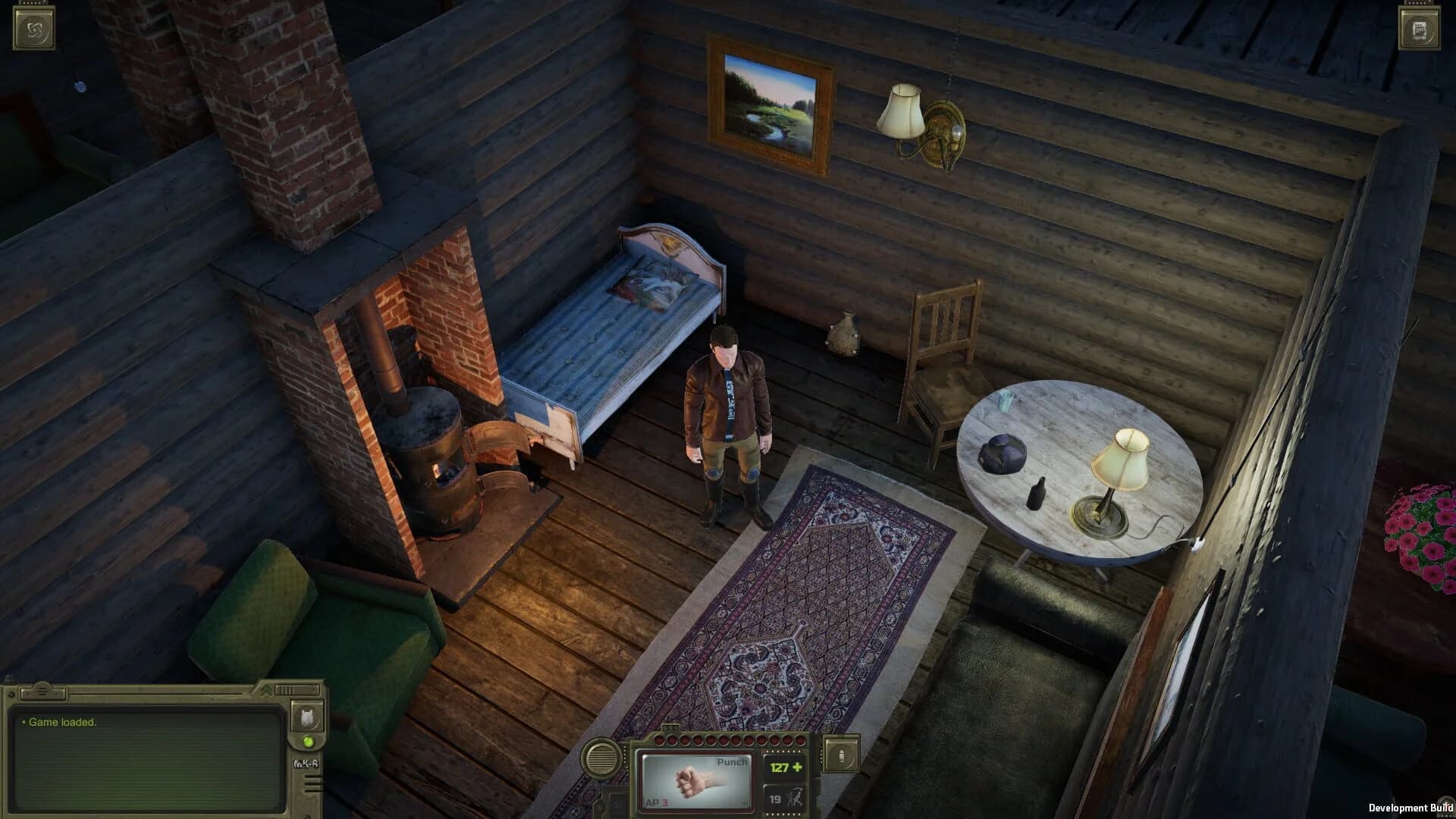Click the thin slider bar atop the message log panel
The height and width of the screenshot is (819, 1456).
coord(155,693)
